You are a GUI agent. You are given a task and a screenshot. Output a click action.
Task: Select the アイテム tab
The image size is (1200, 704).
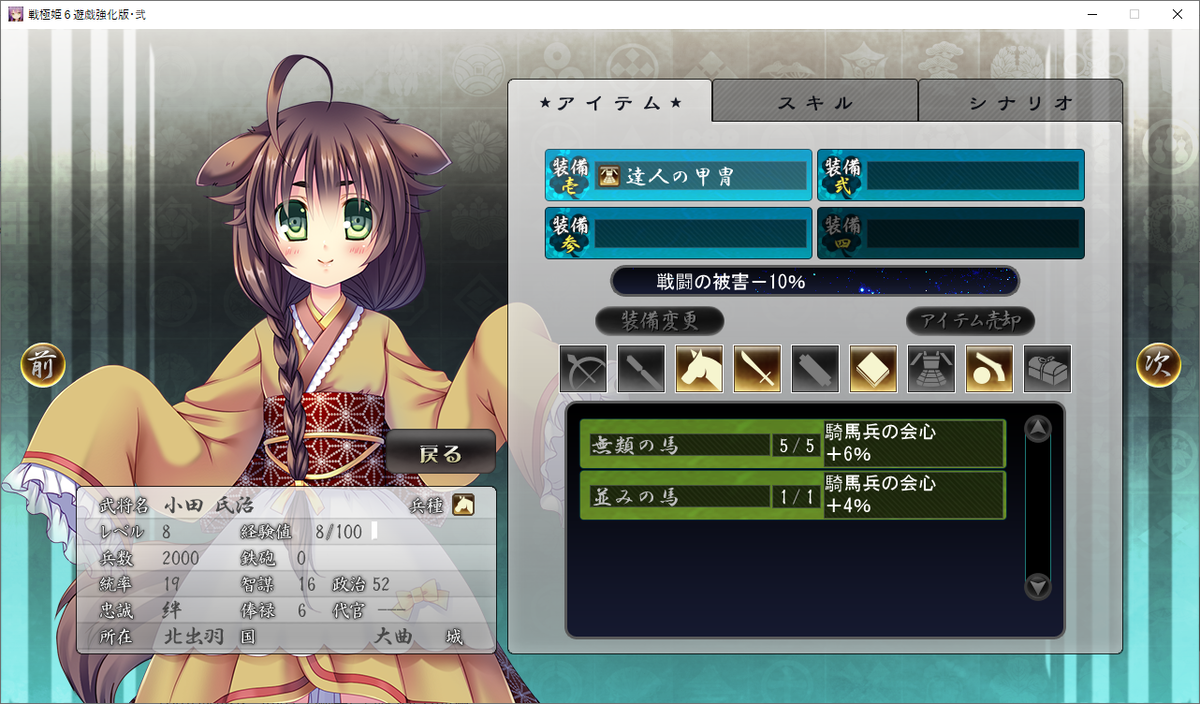[610, 102]
